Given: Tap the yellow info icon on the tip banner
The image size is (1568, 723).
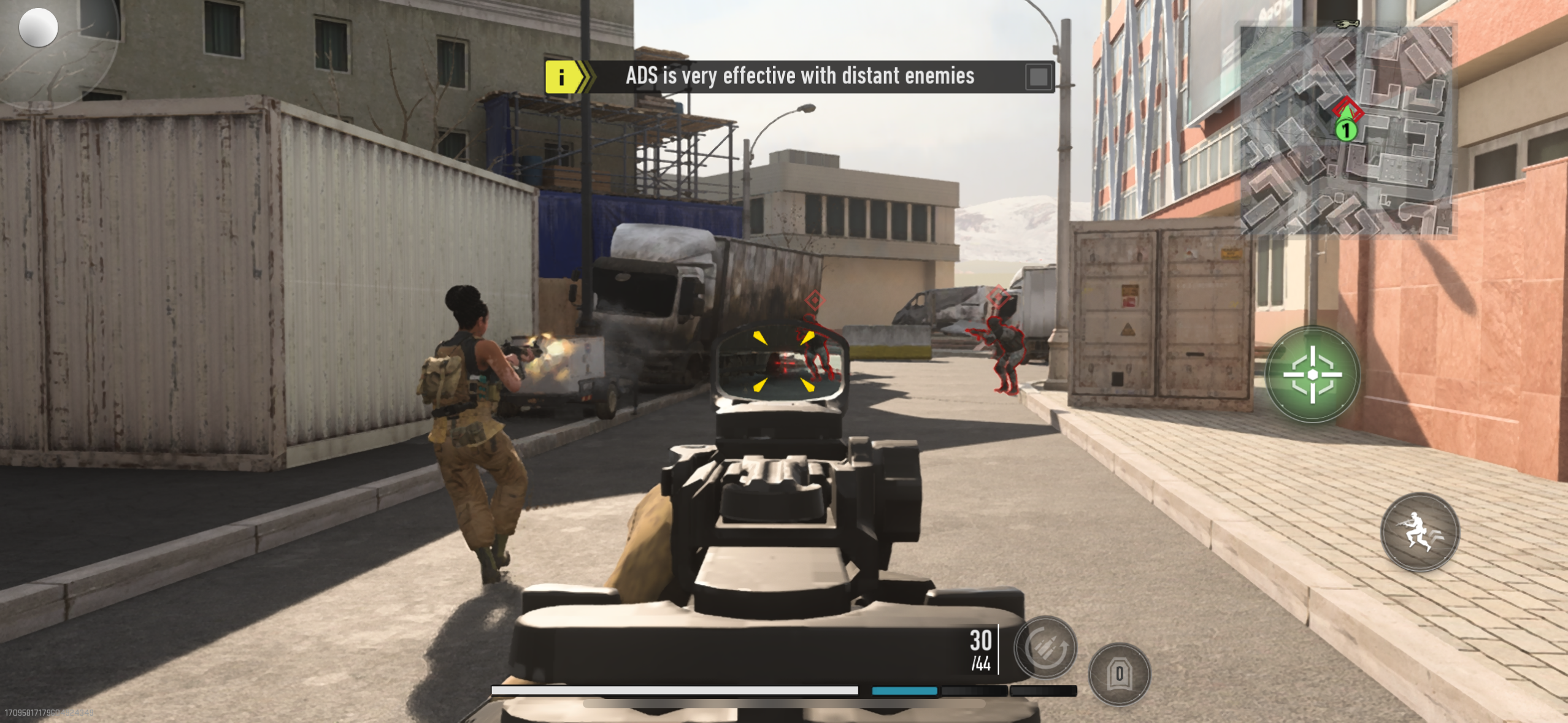Looking at the screenshot, I should (x=562, y=76).
